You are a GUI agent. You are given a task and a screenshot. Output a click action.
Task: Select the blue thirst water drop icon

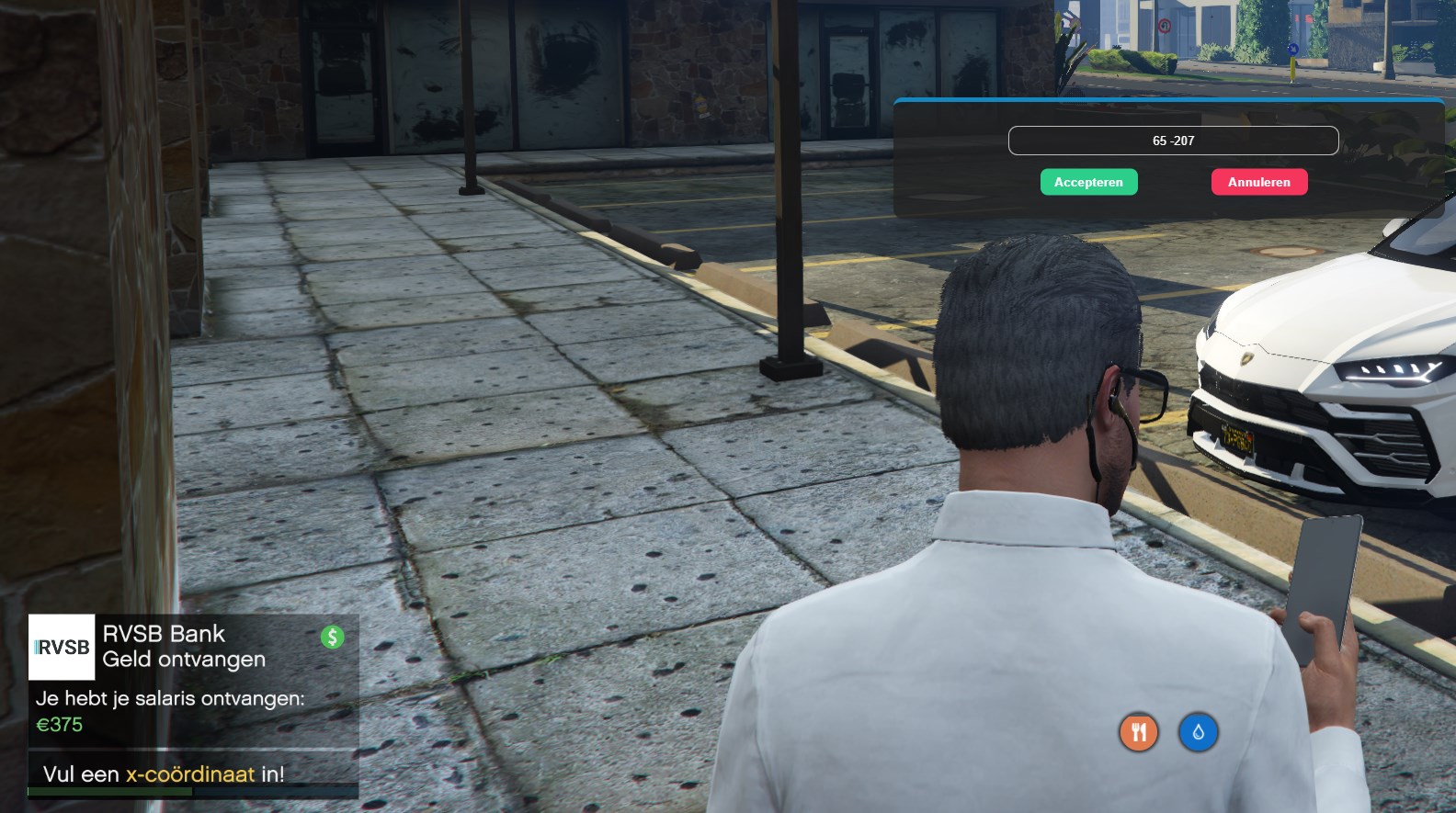[1198, 732]
